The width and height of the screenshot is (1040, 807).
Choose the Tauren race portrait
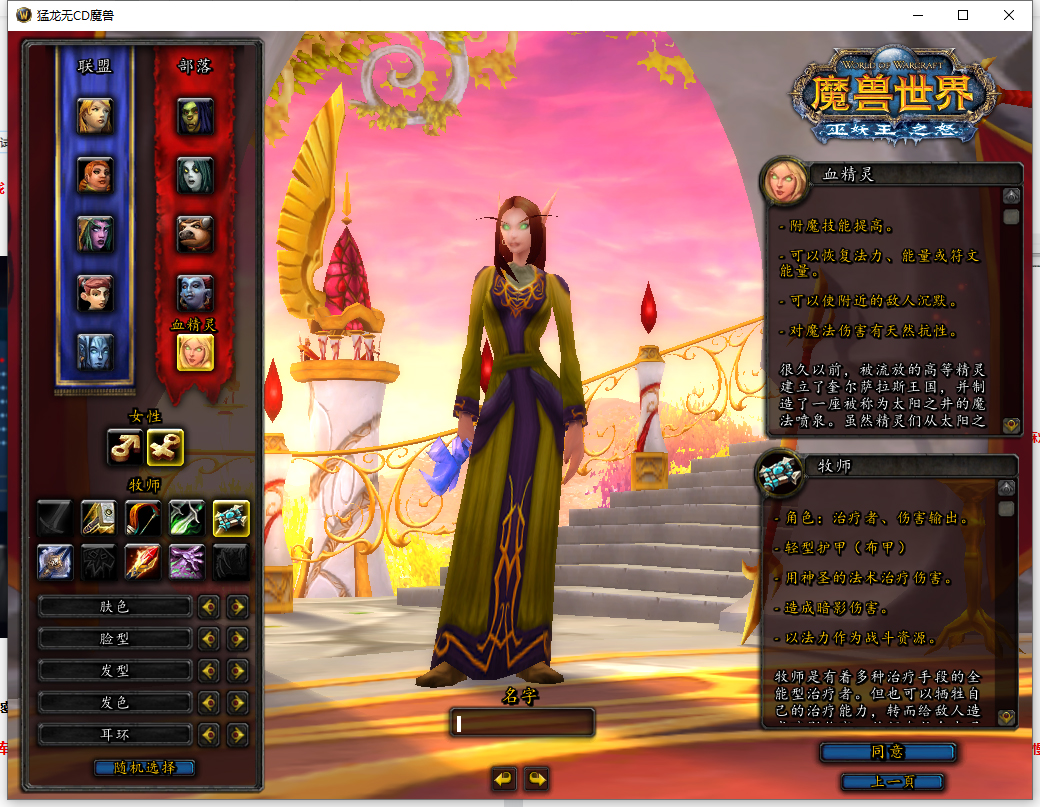click(x=195, y=234)
